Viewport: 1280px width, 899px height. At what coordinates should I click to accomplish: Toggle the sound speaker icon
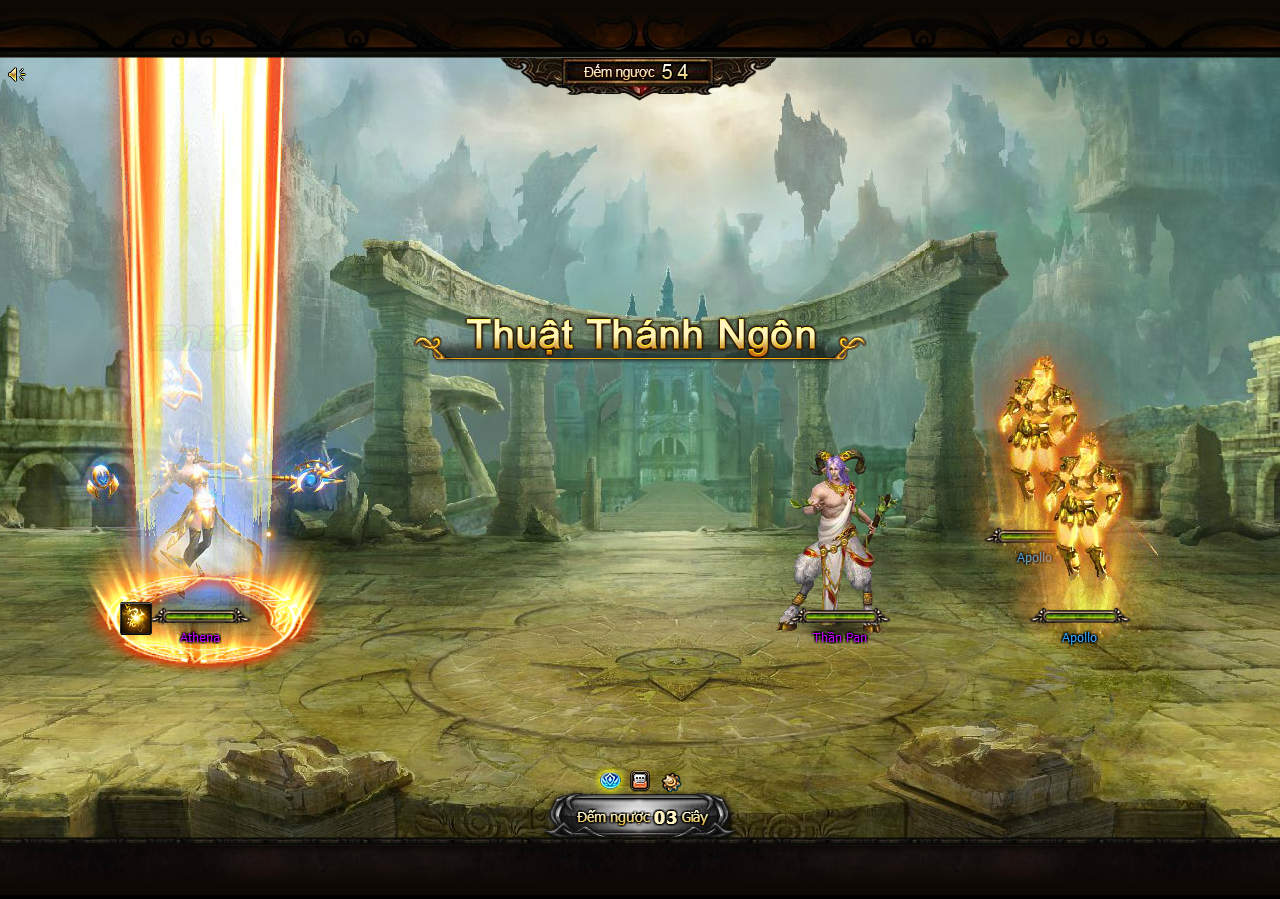(x=16, y=75)
